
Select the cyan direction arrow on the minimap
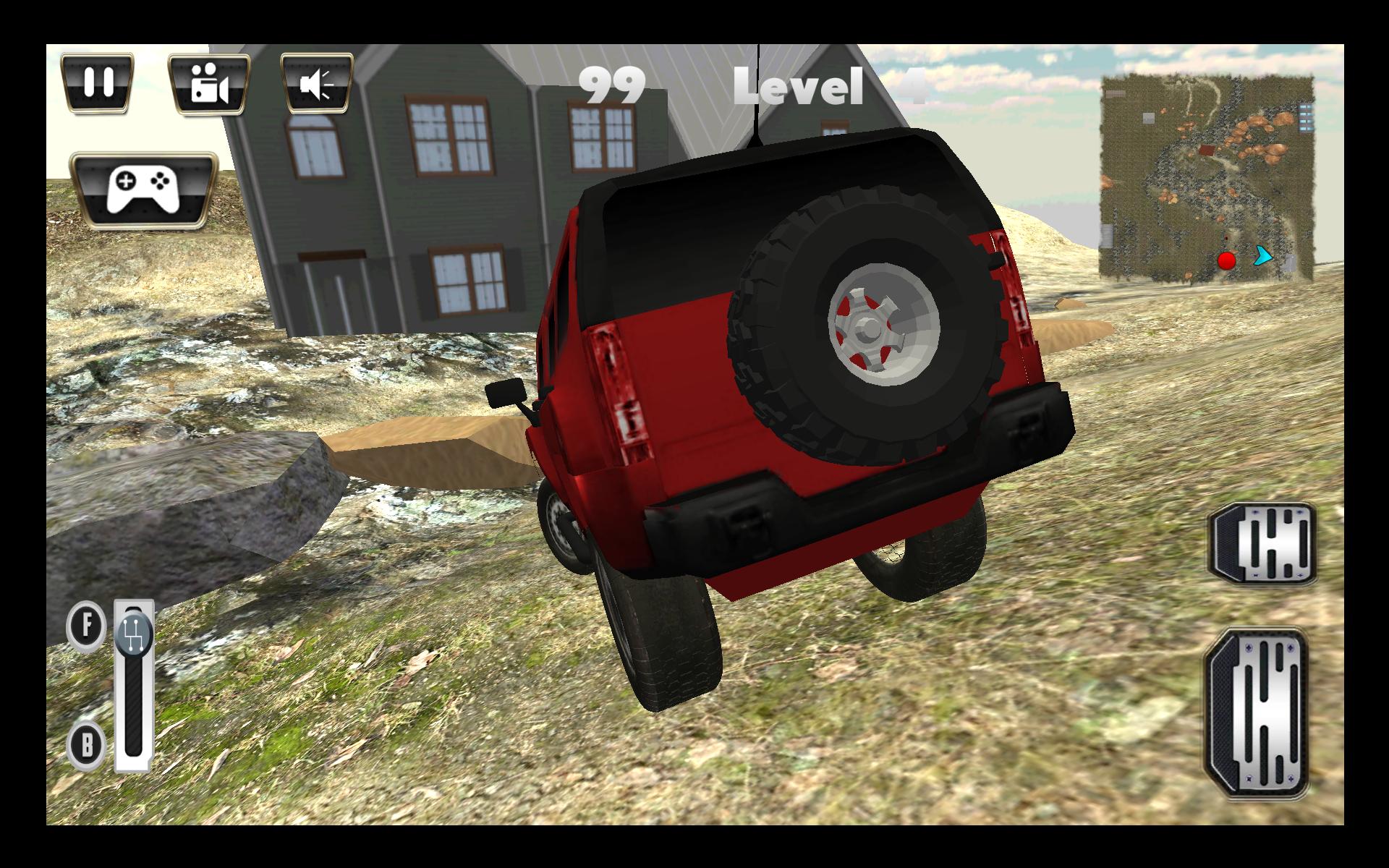tap(1262, 255)
